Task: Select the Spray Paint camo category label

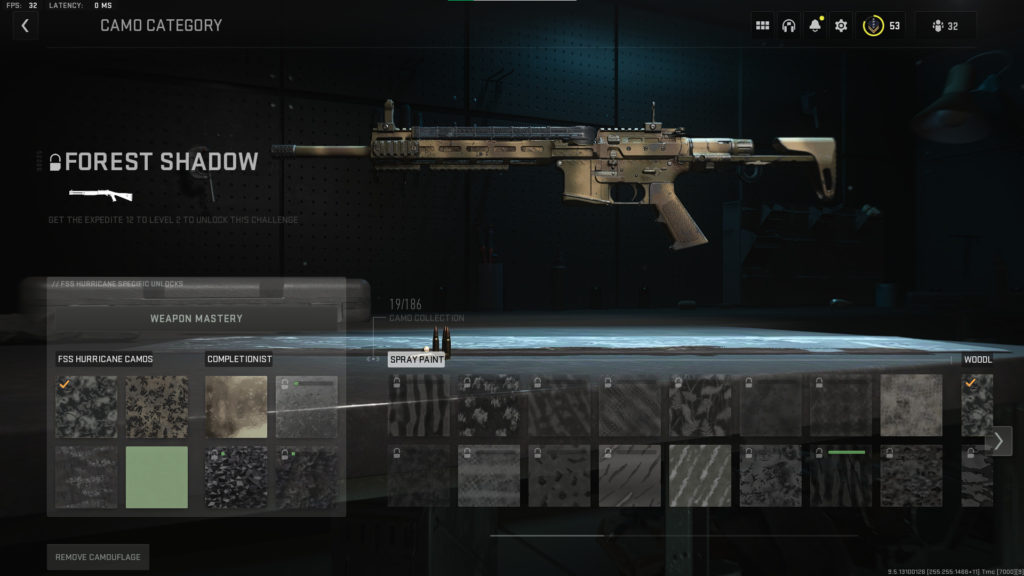Action: point(416,360)
